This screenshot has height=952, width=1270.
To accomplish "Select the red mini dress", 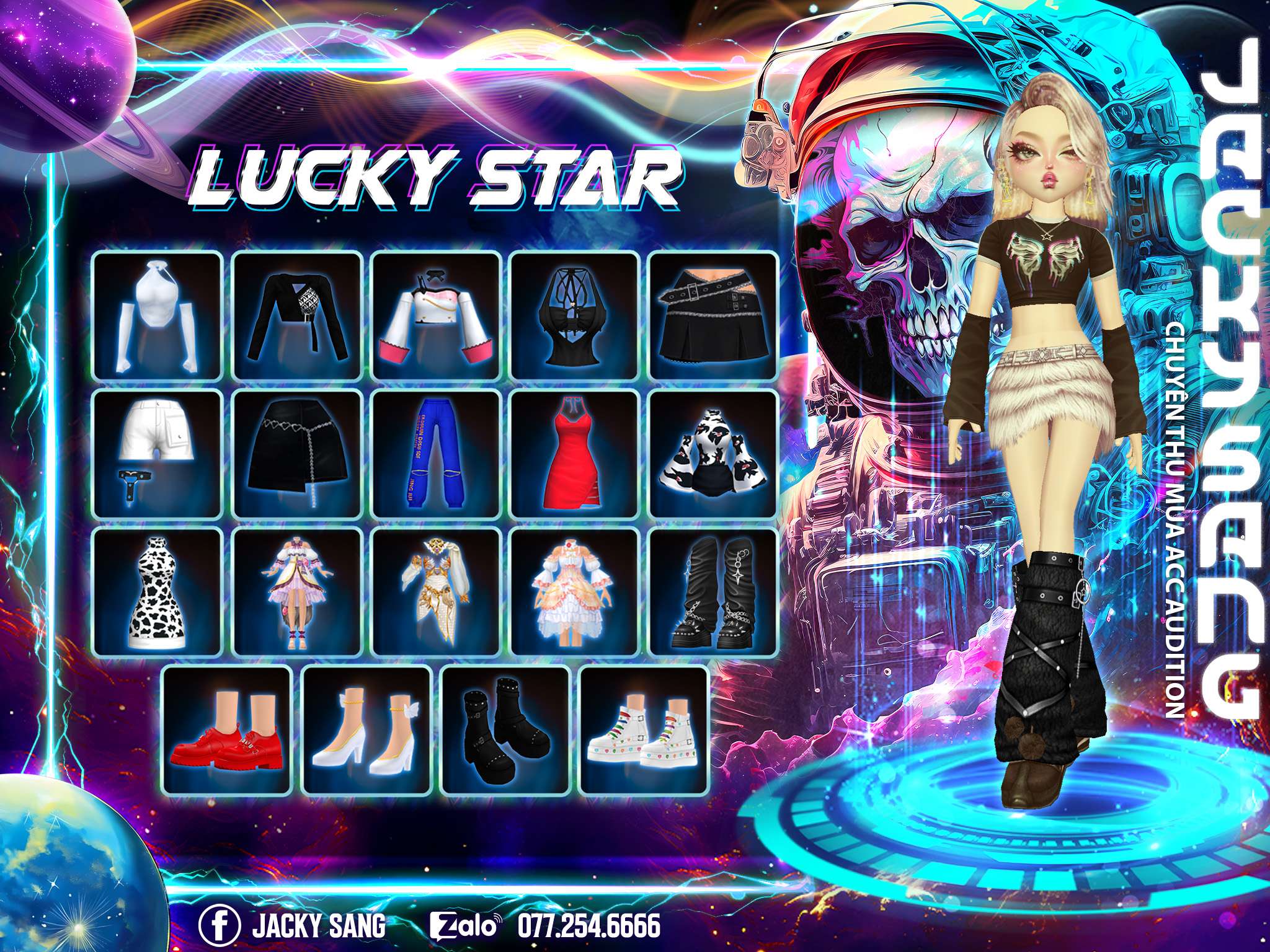I will tap(575, 454).
